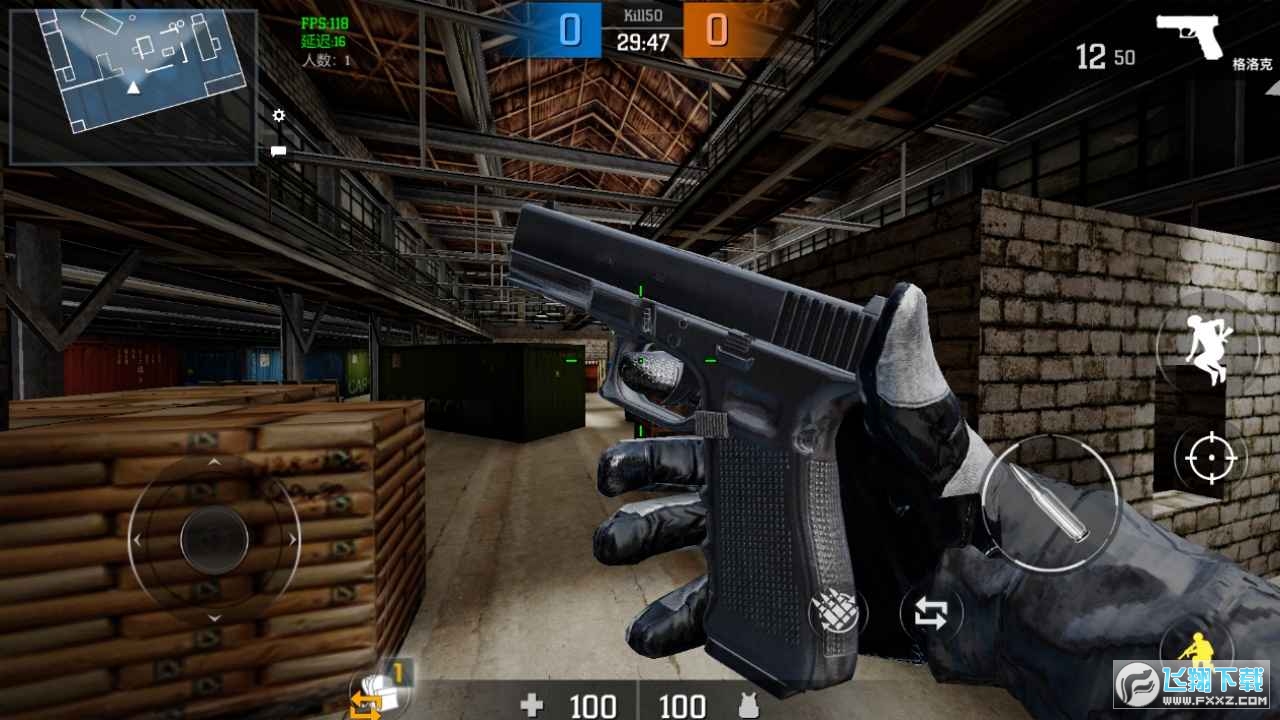
Task: Toggle crouch with the yellow soldier button
Action: [1194, 650]
